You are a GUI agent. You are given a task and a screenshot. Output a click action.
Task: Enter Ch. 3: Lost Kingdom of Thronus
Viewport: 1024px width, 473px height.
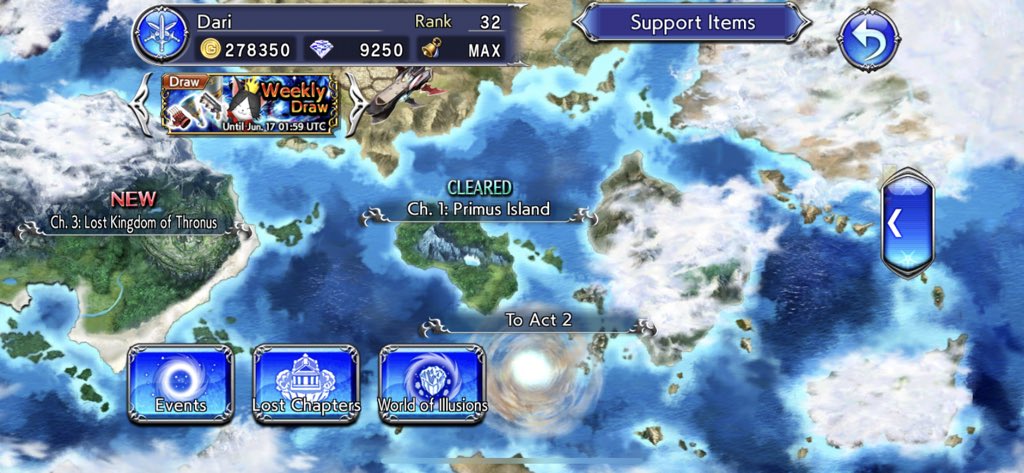coord(136,223)
